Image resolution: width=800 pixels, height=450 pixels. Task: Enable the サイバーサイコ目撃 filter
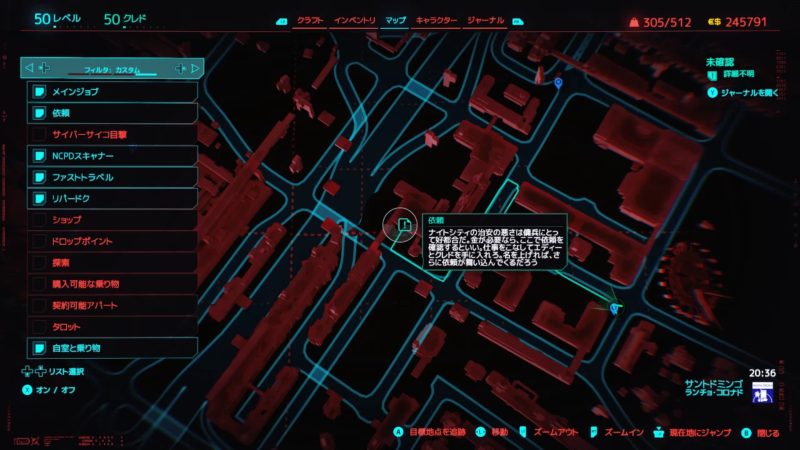coord(112,134)
